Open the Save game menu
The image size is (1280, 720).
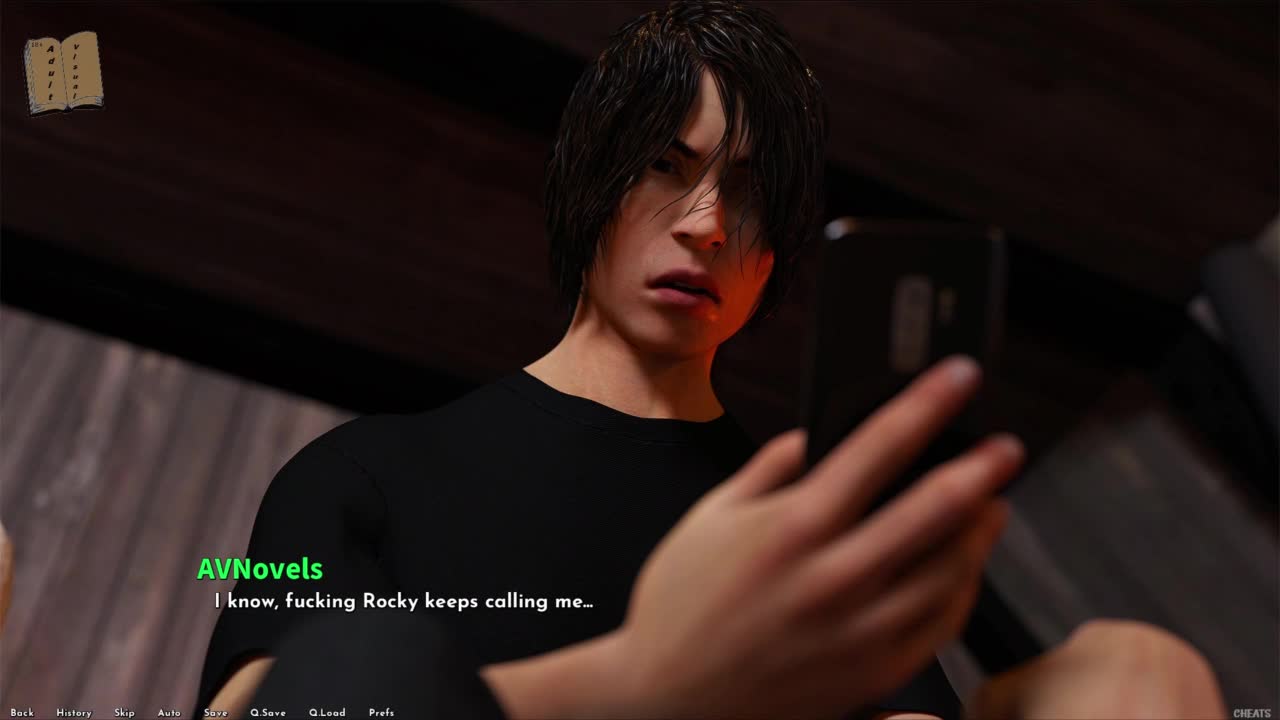click(215, 713)
